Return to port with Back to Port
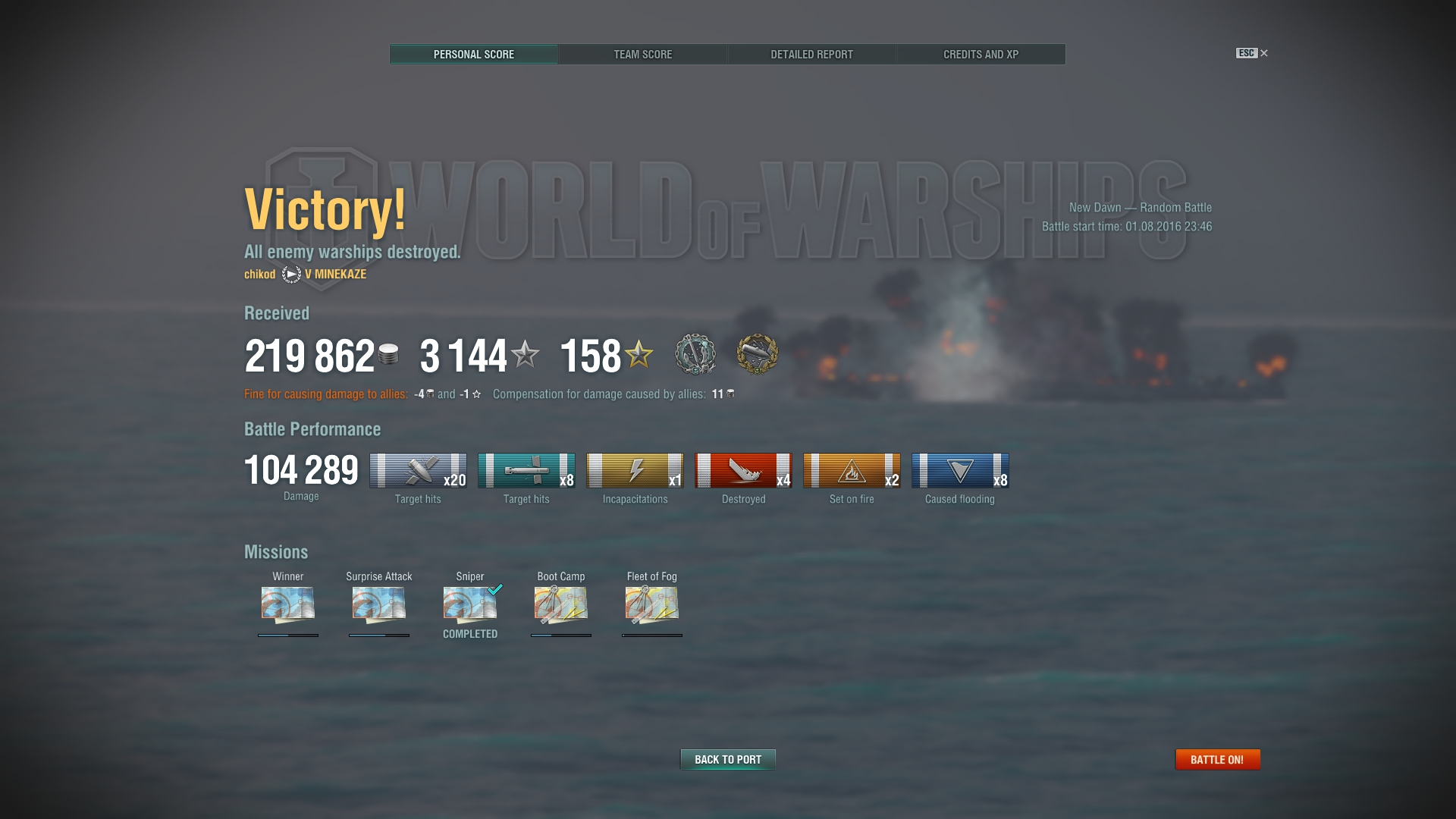 click(x=727, y=759)
